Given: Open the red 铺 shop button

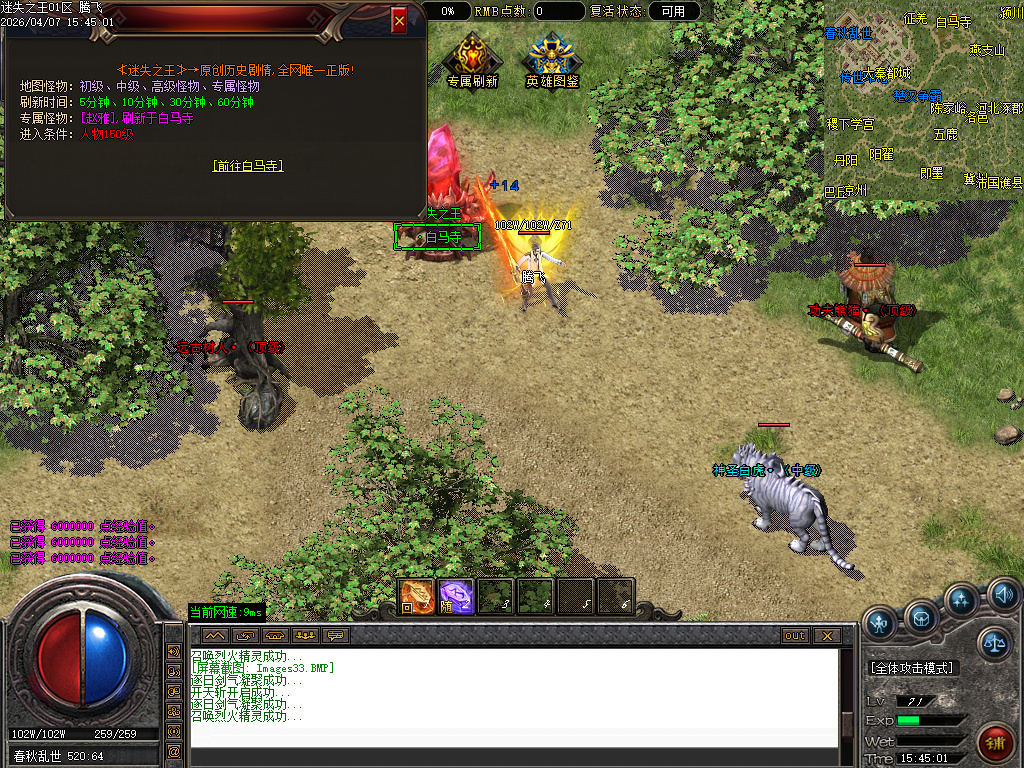Looking at the screenshot, I should pos(995,741).
